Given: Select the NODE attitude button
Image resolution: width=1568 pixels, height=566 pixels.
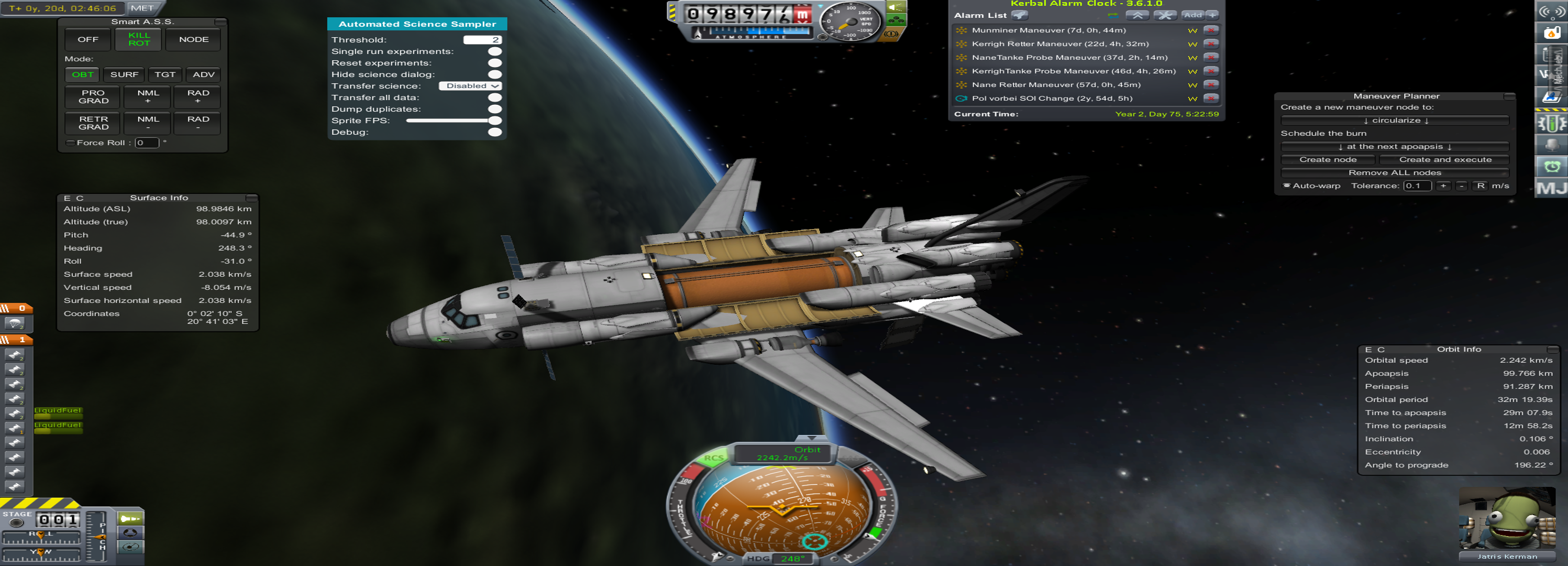Looking at the screenshot, I should point(194,40).
